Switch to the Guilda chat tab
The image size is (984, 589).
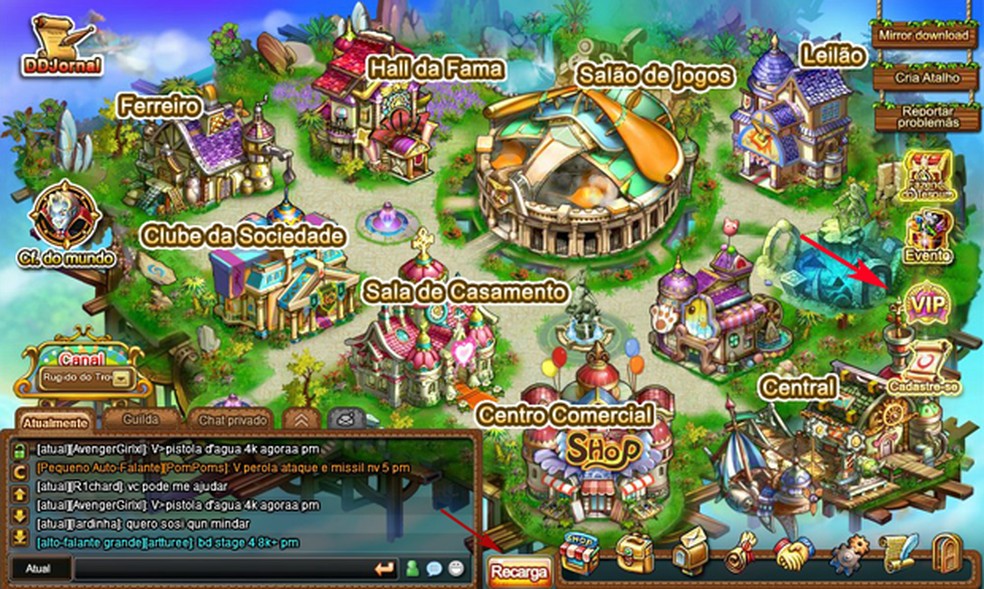click(x=140, y=419)
